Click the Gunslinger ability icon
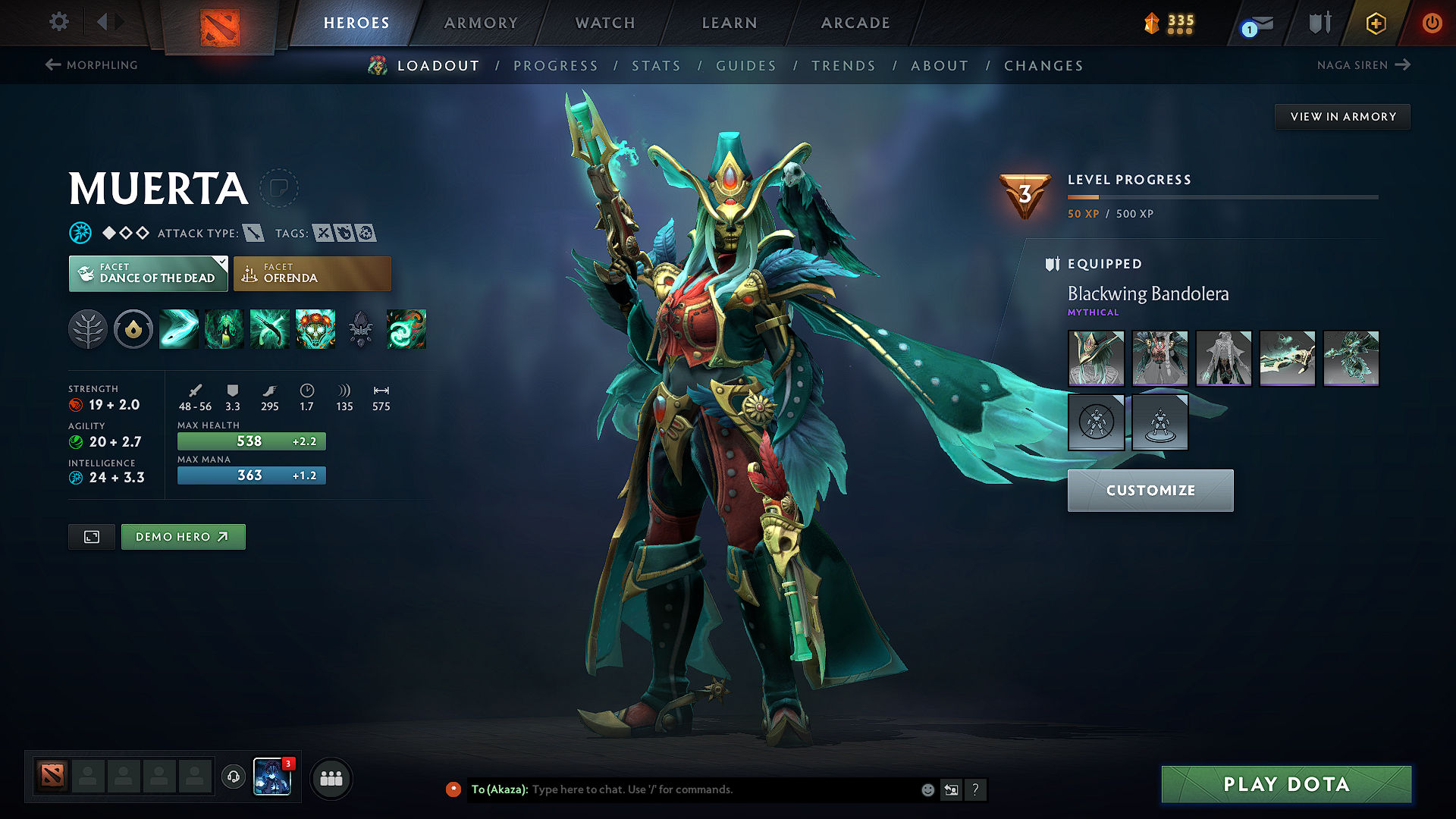The image size is (1456, 819). click(x=269, y=329)
